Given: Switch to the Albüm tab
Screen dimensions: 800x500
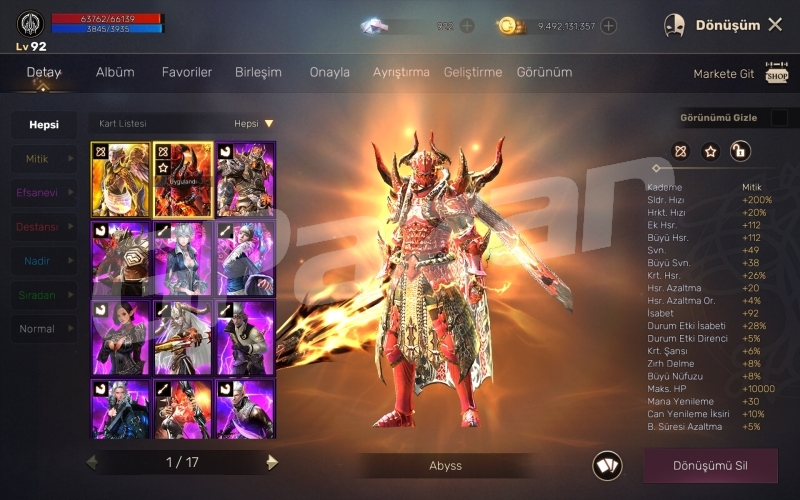Looking at the screenshot, I should [115, 73].
